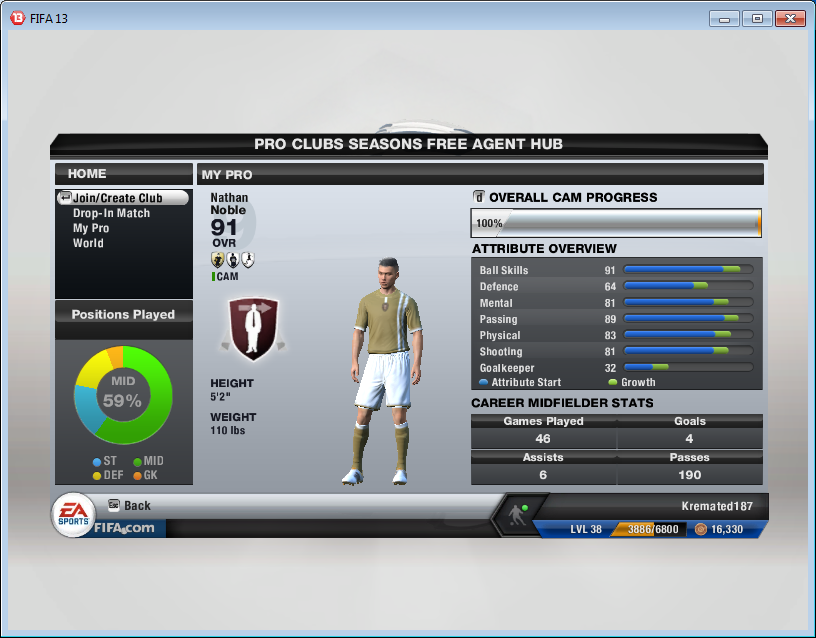Viewport: 816px width, 638px height.
Task: Open the My Pro menu entry
Action: [91, 228]
